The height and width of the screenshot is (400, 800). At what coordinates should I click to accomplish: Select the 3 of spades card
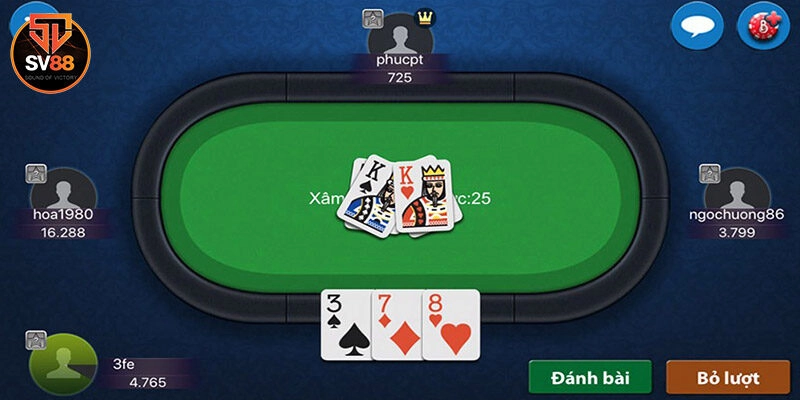coord(345,324)
